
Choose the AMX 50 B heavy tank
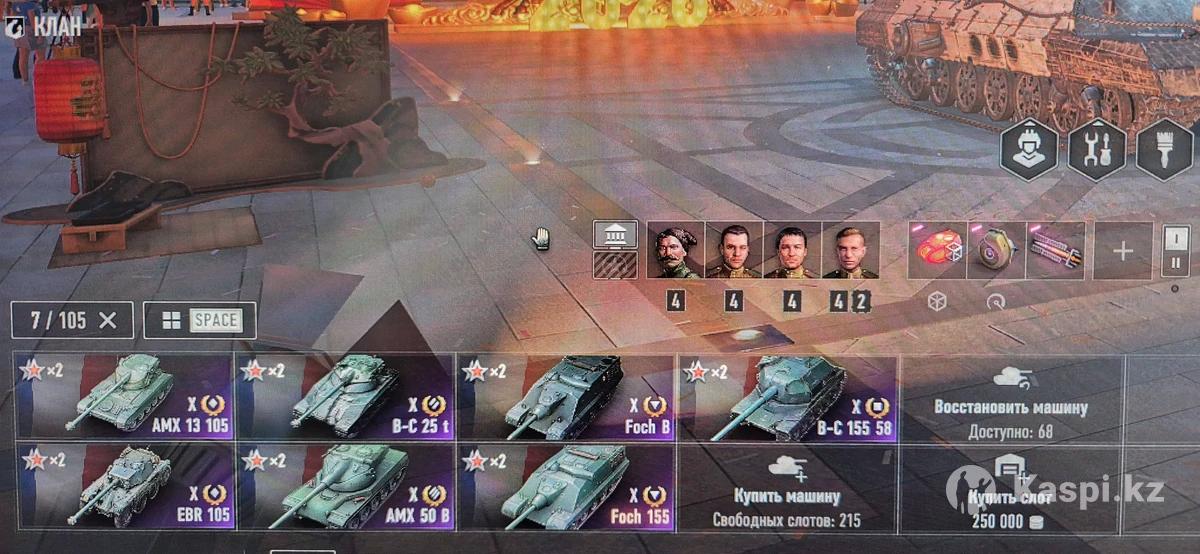pos(345,486)
